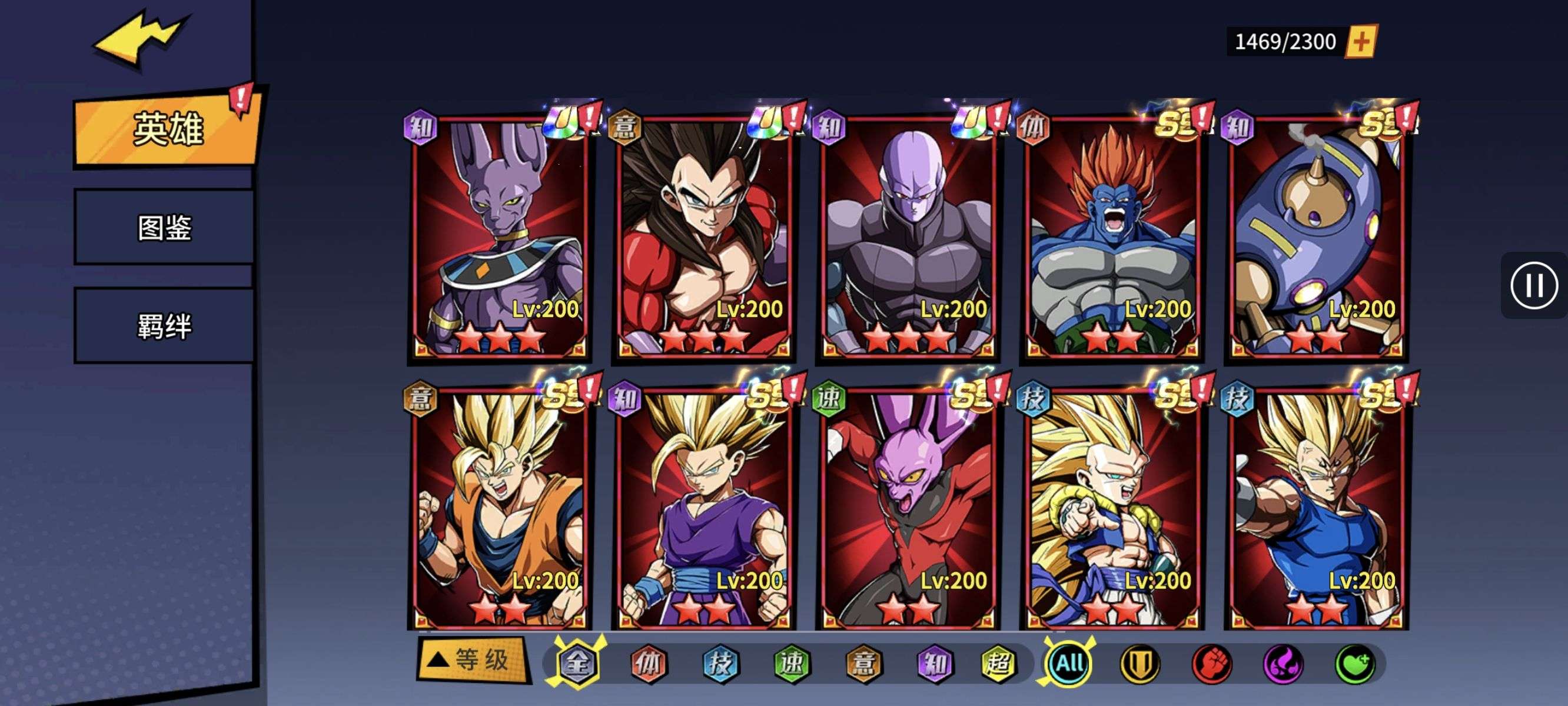This screenshot has height=706, width=1568.
Task: Filter by the red fist role
Action: pos(1211,664)
